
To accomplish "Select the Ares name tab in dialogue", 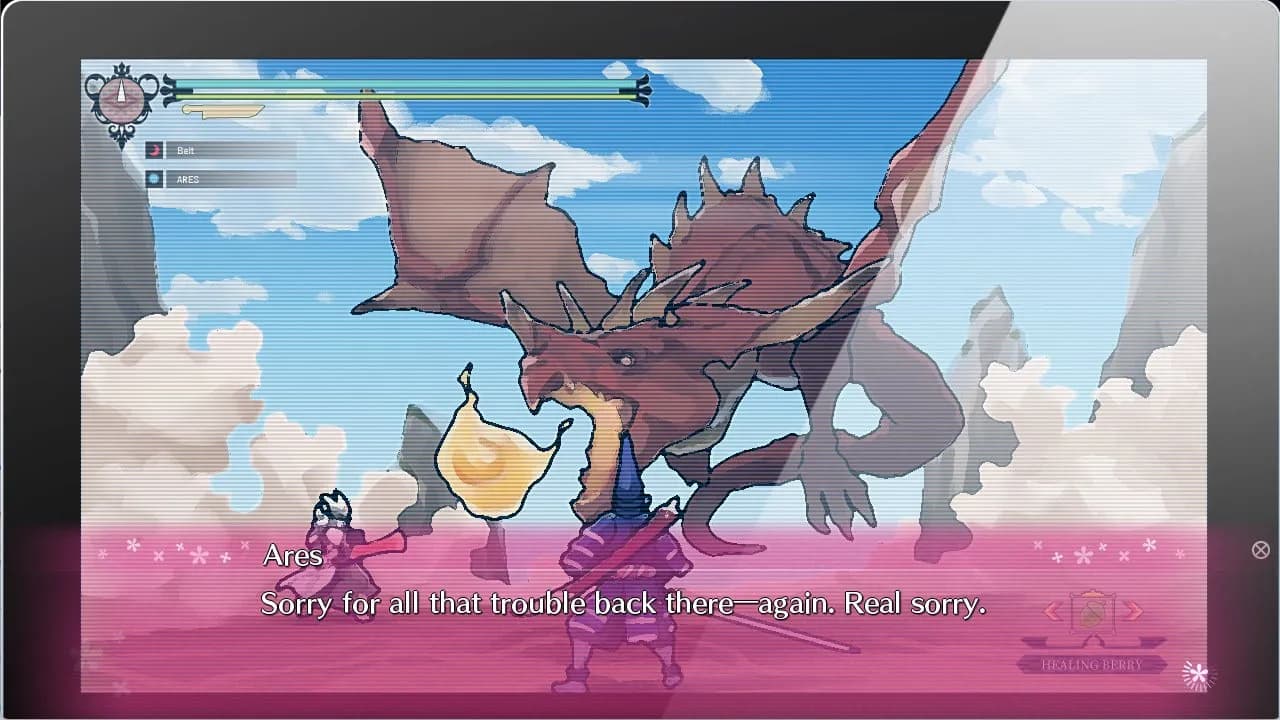I will (291, 556).
